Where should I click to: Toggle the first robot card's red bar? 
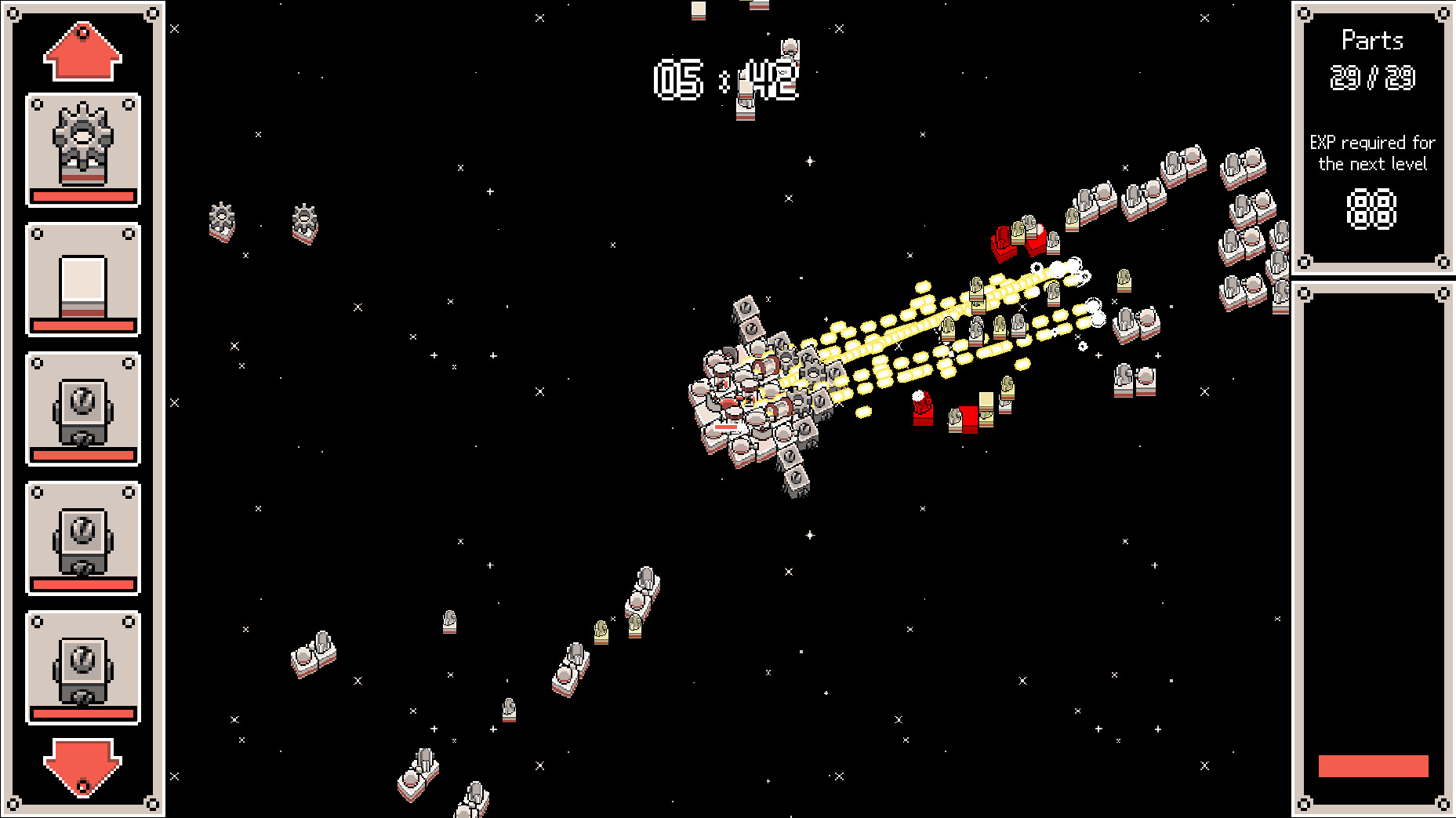(82, 455)
